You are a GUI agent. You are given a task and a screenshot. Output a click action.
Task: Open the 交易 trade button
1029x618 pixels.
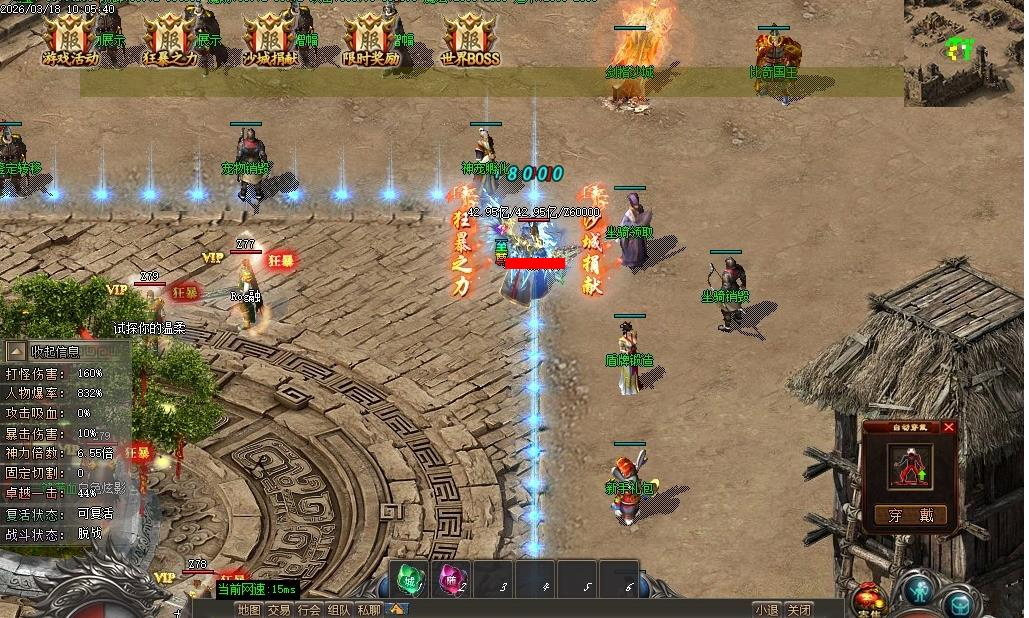pos(279,609)
